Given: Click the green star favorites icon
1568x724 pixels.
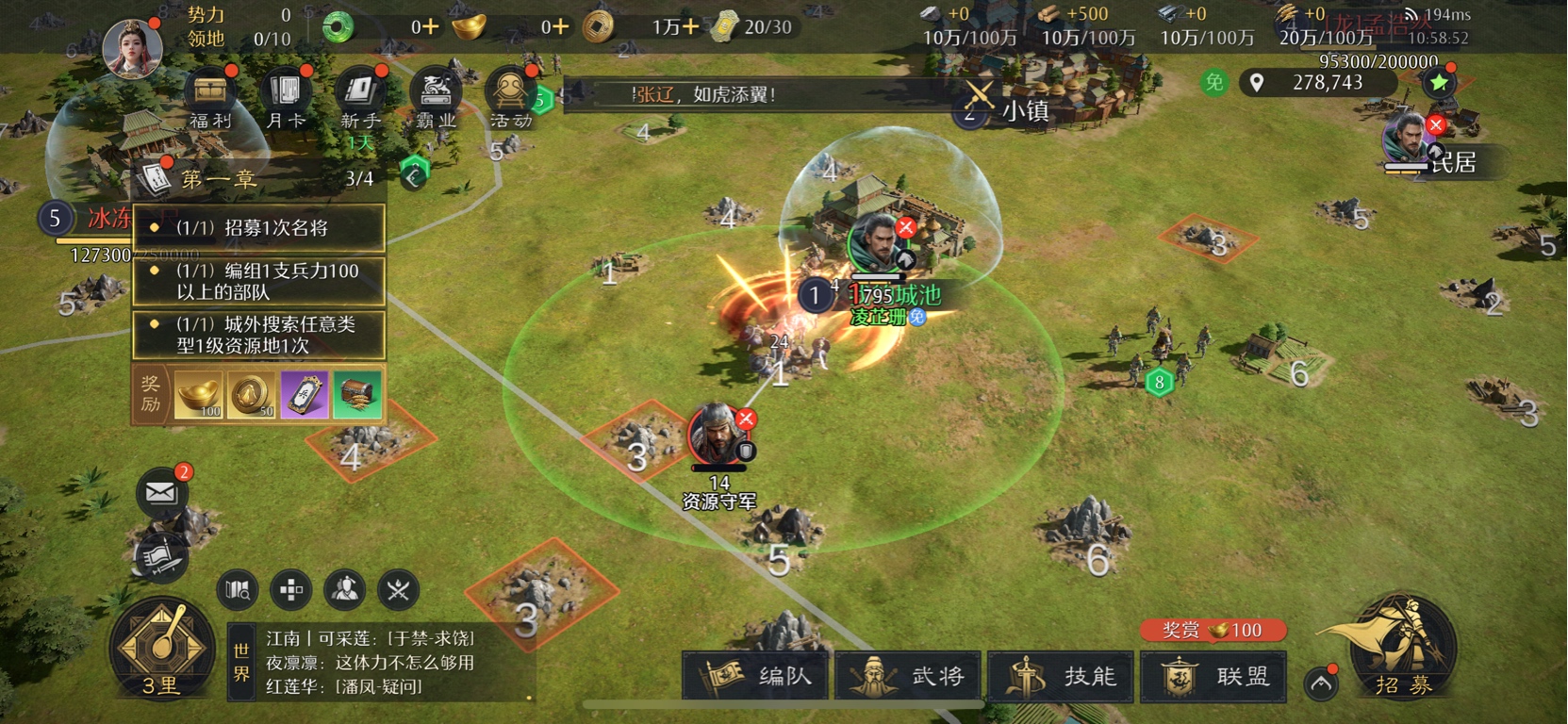Looking at the screenshot, I should (1439, 83).
